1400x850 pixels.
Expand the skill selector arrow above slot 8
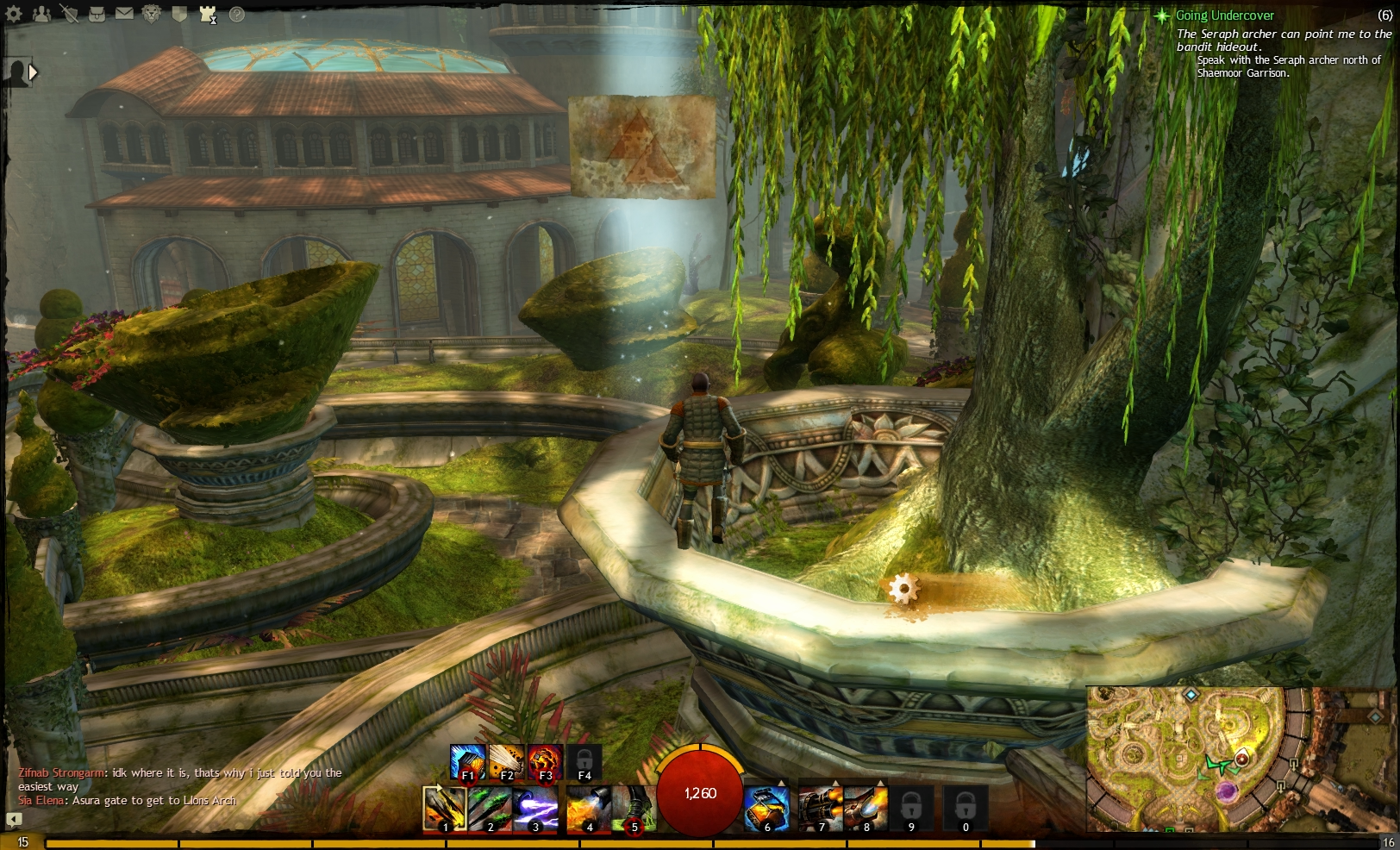click(880, 782)
